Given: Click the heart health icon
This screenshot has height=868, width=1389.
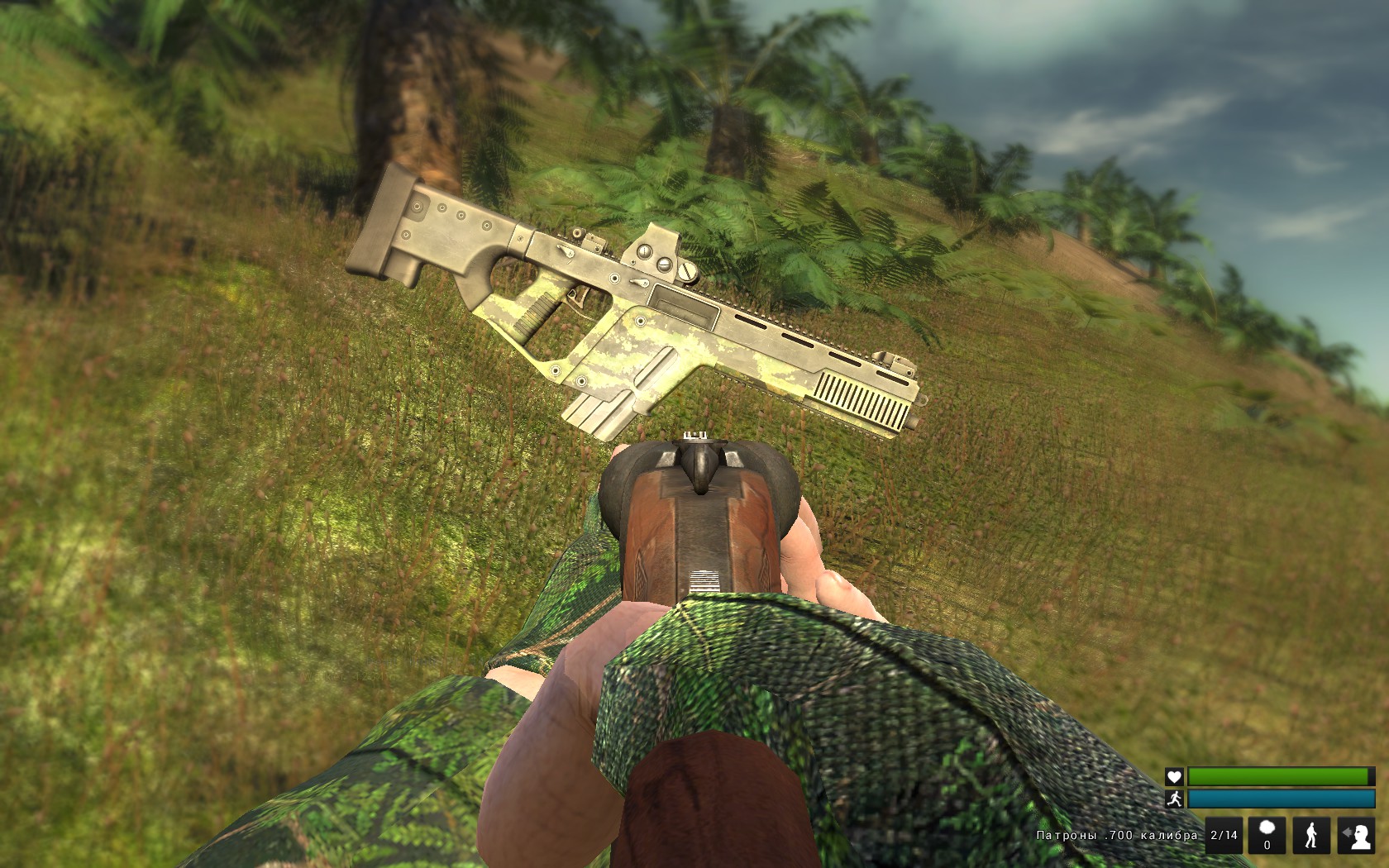Looking at the screenshot, I should pos(1174,777).
